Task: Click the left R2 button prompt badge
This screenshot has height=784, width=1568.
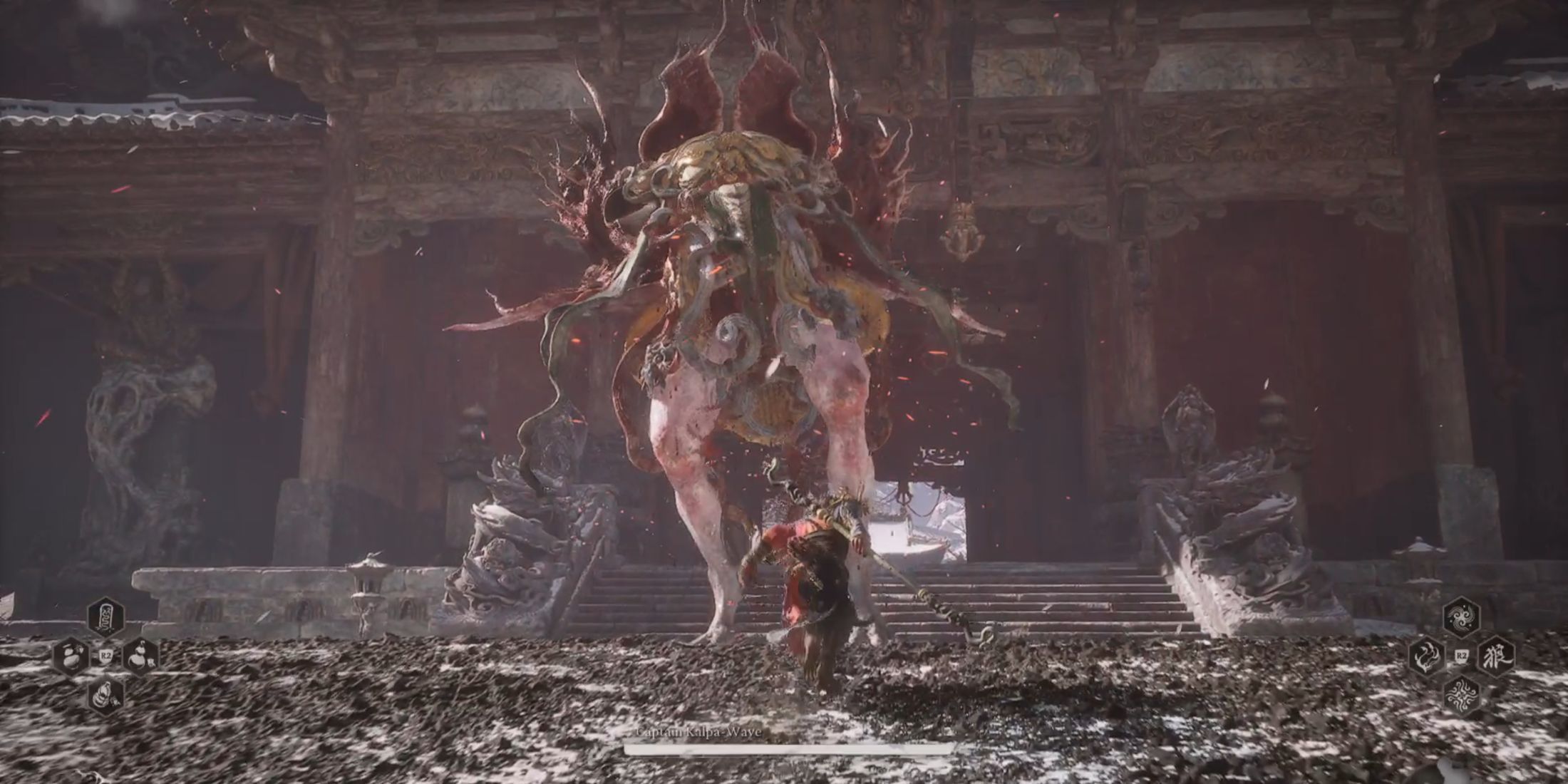Action: pos(106,656)
